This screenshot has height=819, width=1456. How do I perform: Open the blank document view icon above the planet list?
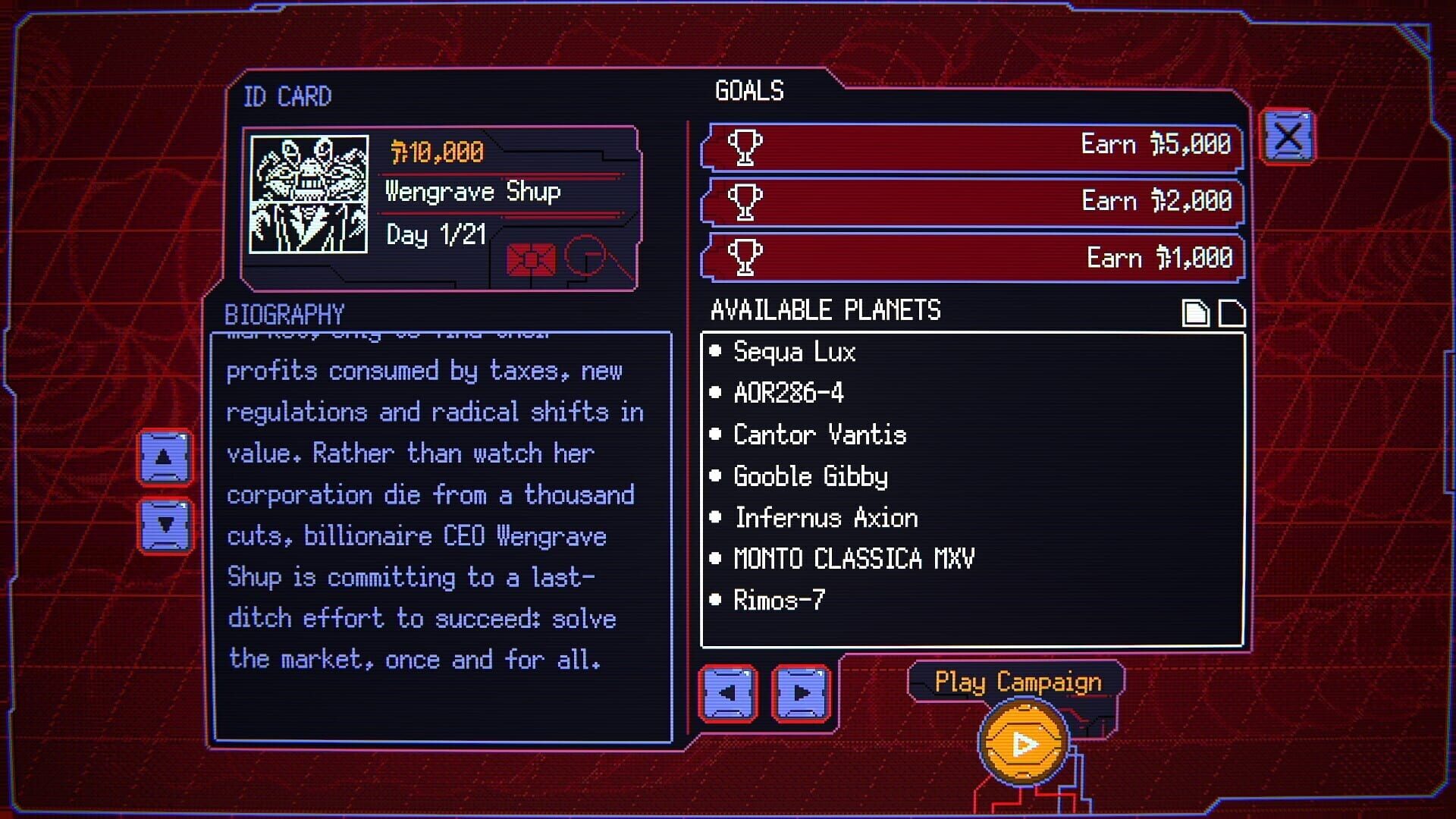(x=1232, y=312)
